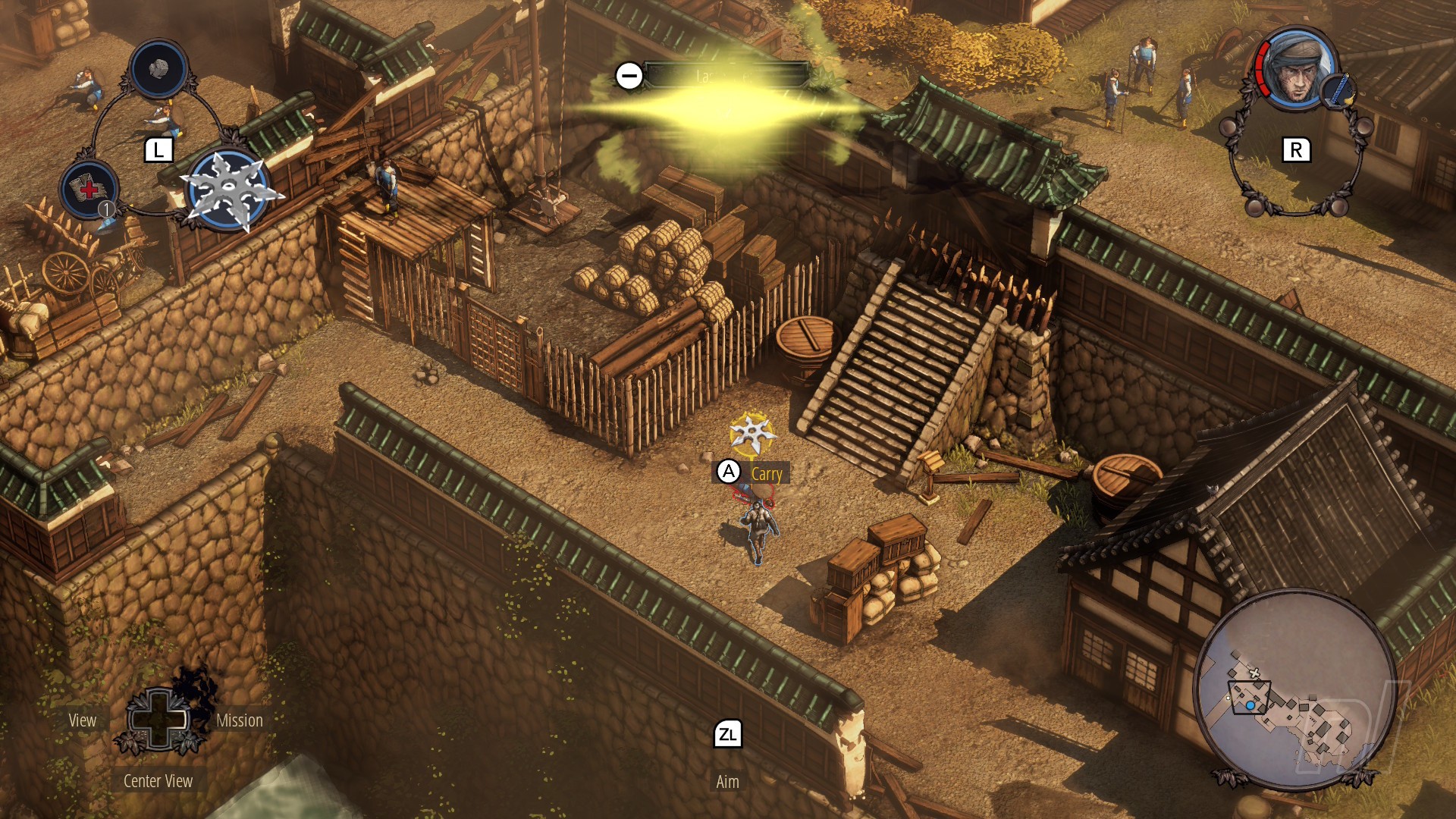Choose the stone throw ability
This screenshot has height=819, width=1456.
[158, 69]
